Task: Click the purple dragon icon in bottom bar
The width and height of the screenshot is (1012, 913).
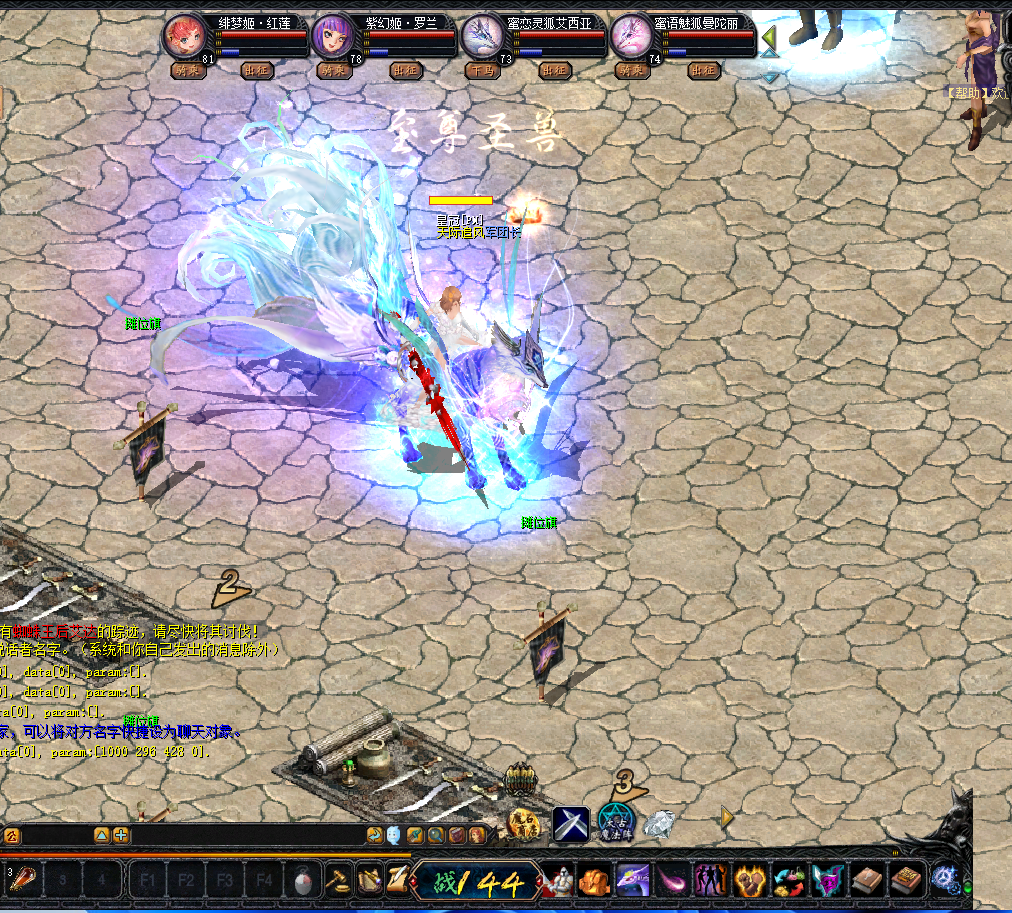Action: point(633,881)
